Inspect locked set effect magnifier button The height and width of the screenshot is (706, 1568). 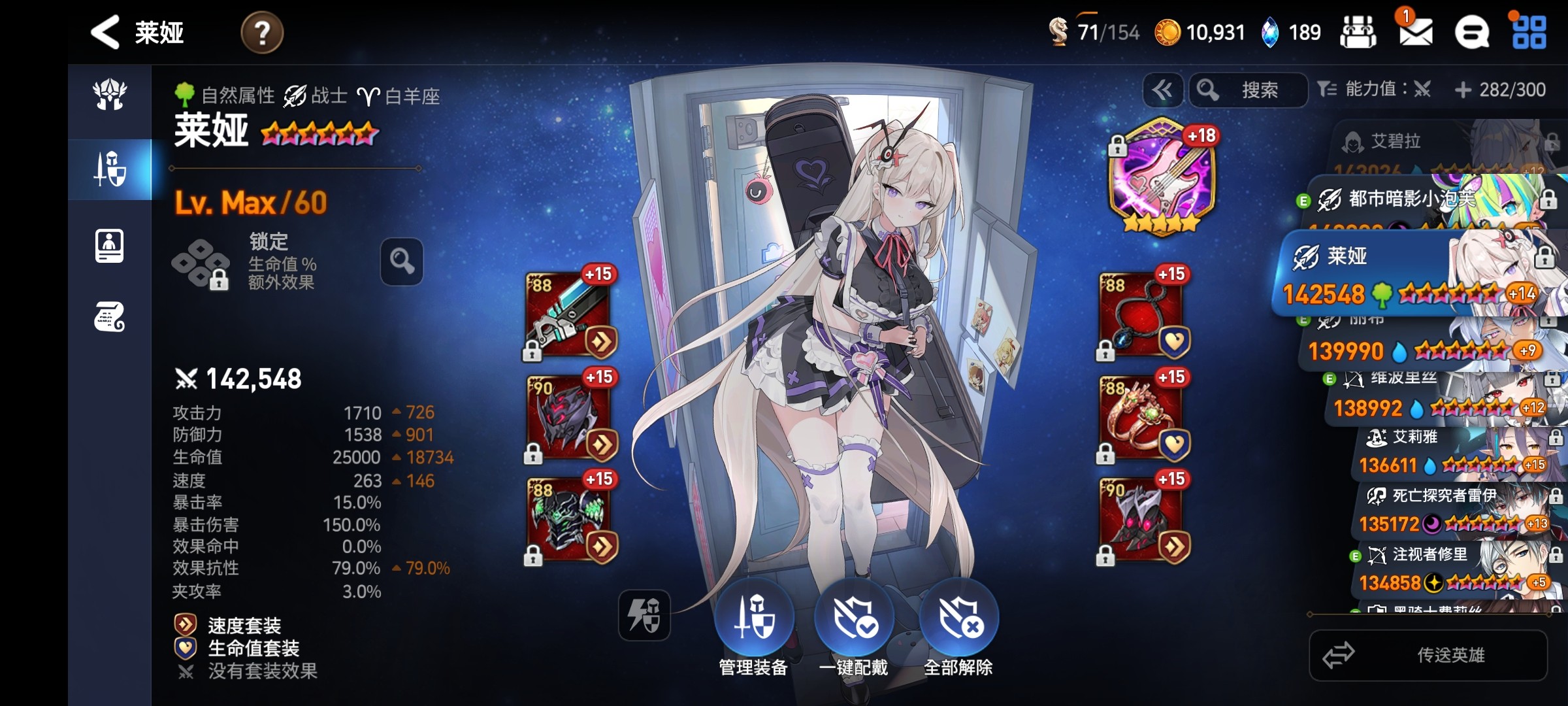click(402, 261)
